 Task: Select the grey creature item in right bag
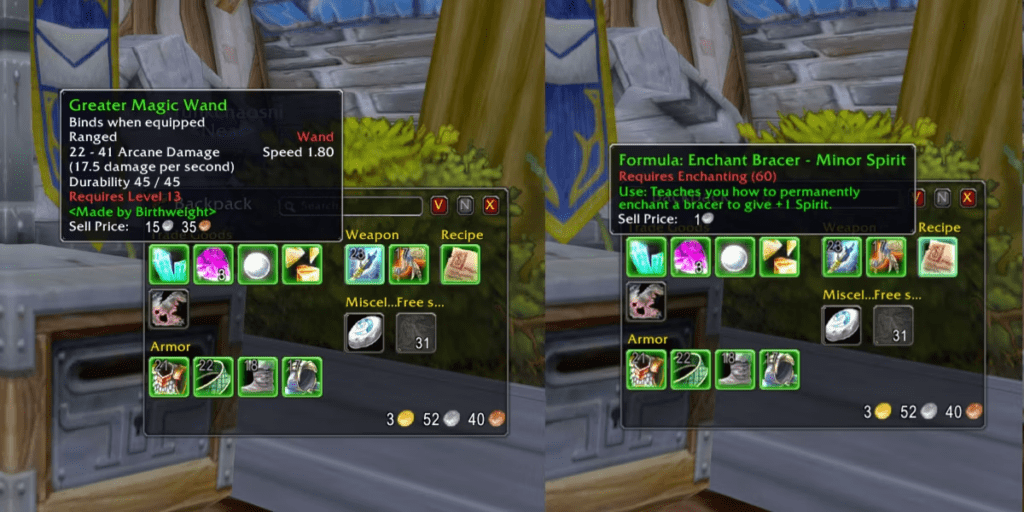[645, 302]
